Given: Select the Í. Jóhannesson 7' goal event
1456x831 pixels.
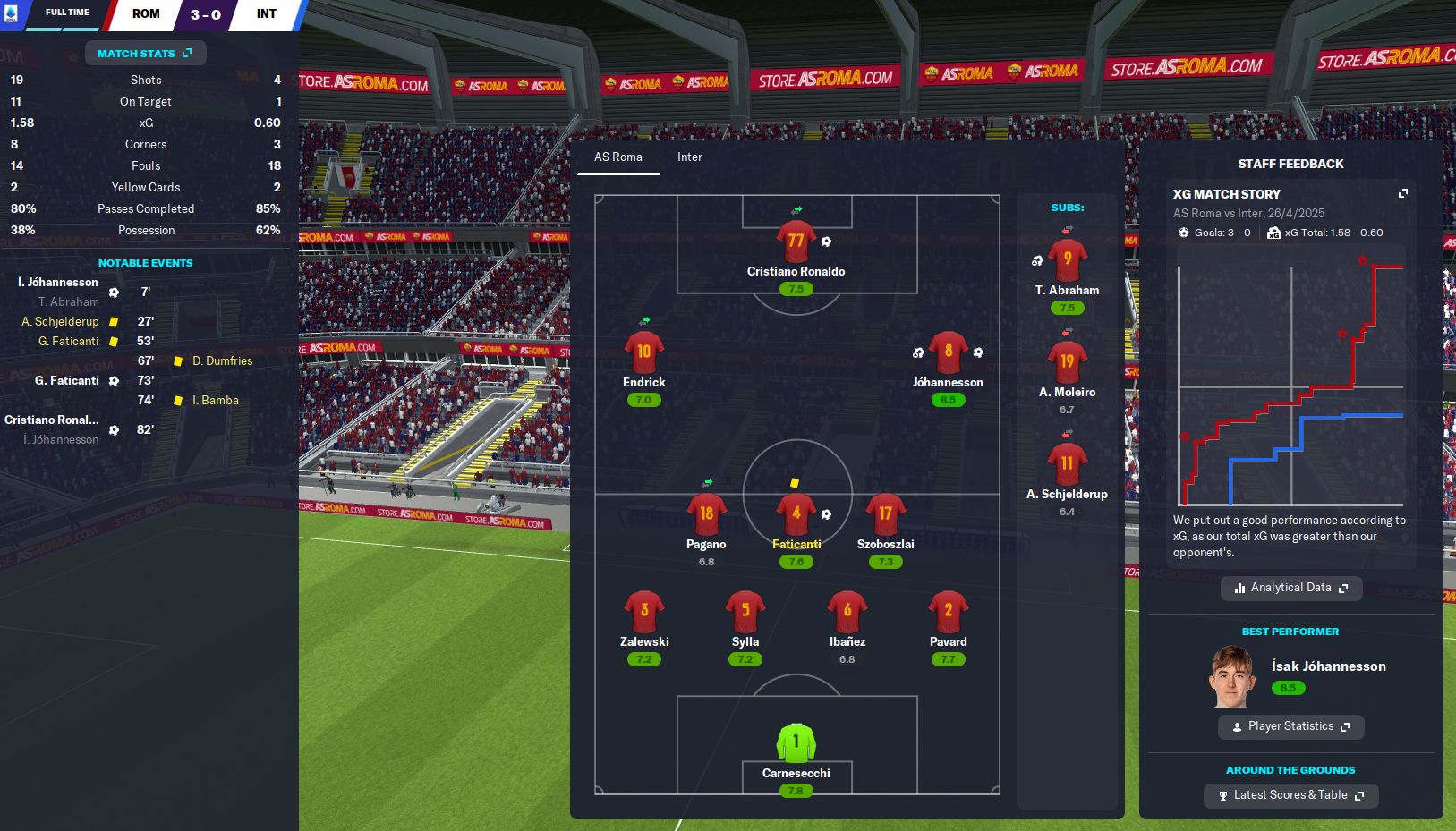Looking at the screenshot, I should [58, 283].
